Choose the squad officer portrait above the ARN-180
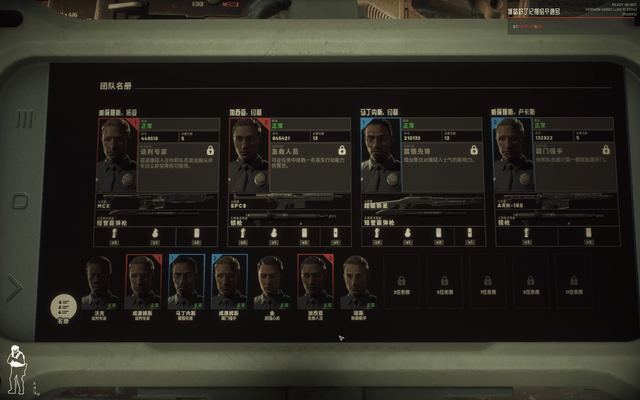 click(x=511, y=154)
